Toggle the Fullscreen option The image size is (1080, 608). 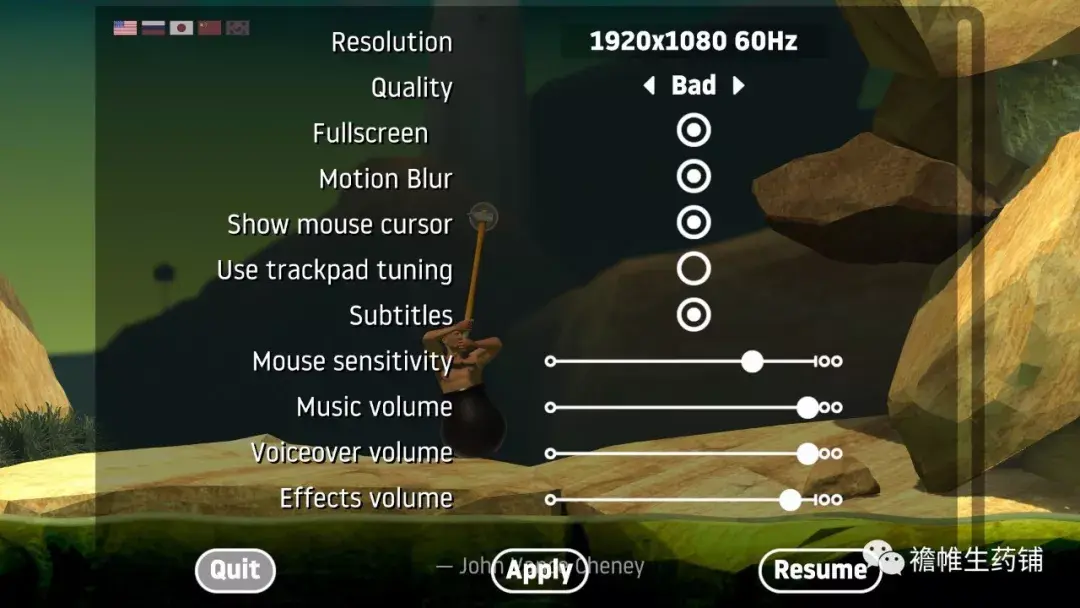pyautogui.click(x=693, y=131)
